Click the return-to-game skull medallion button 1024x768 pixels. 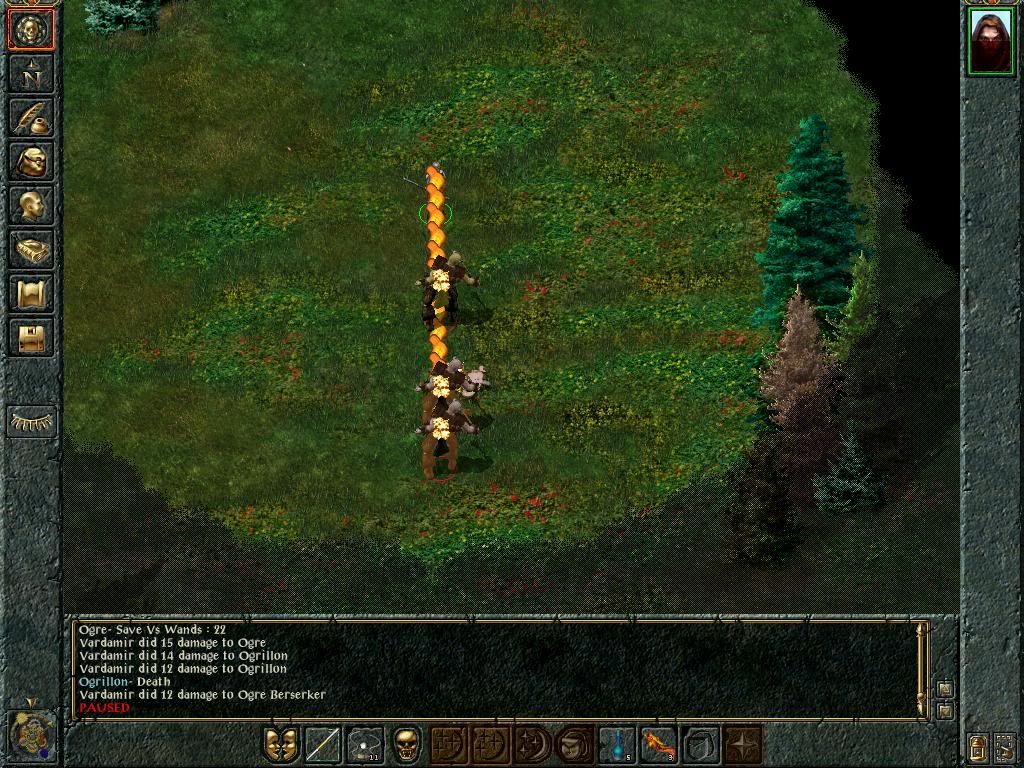pyautogui.click(x=32, y=29)
